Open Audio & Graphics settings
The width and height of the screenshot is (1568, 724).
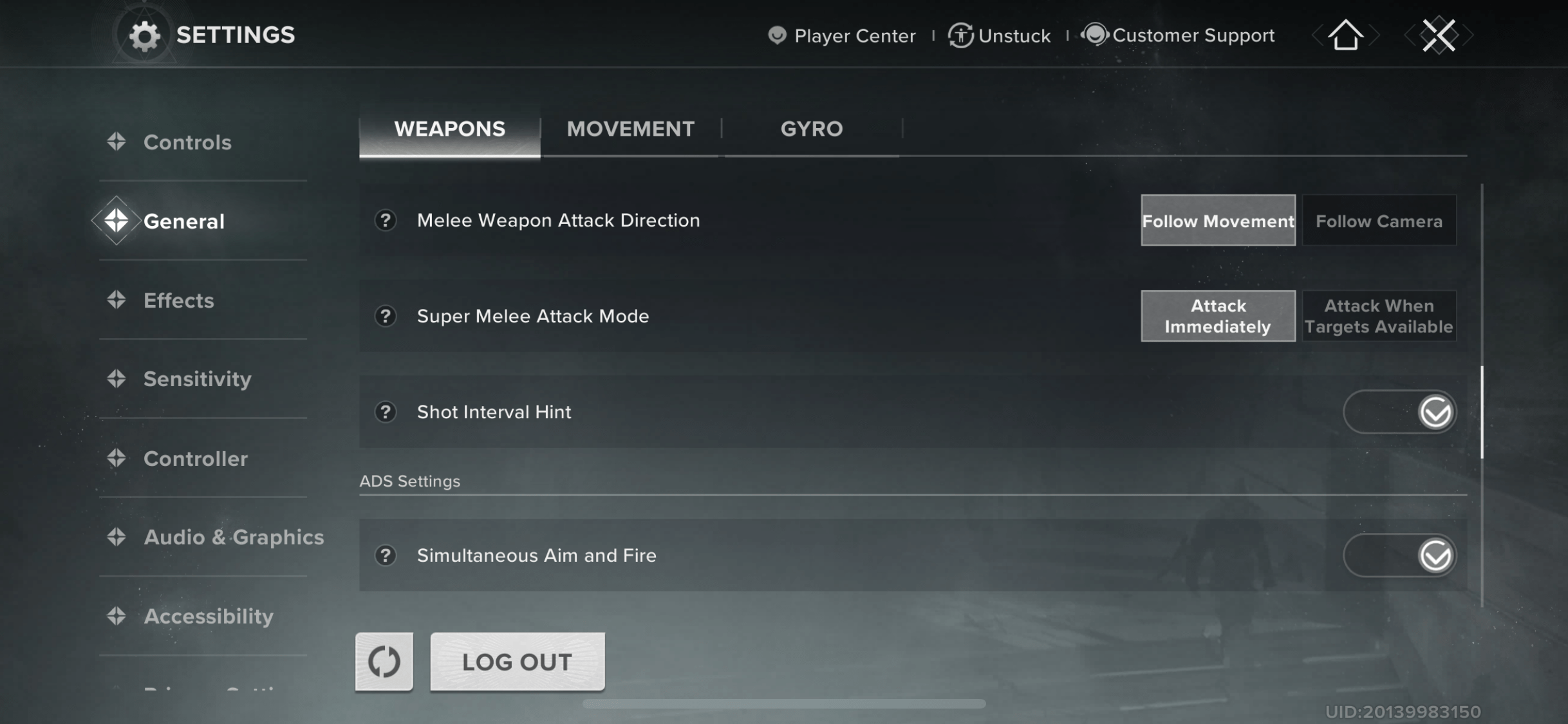tap(234, 537)
